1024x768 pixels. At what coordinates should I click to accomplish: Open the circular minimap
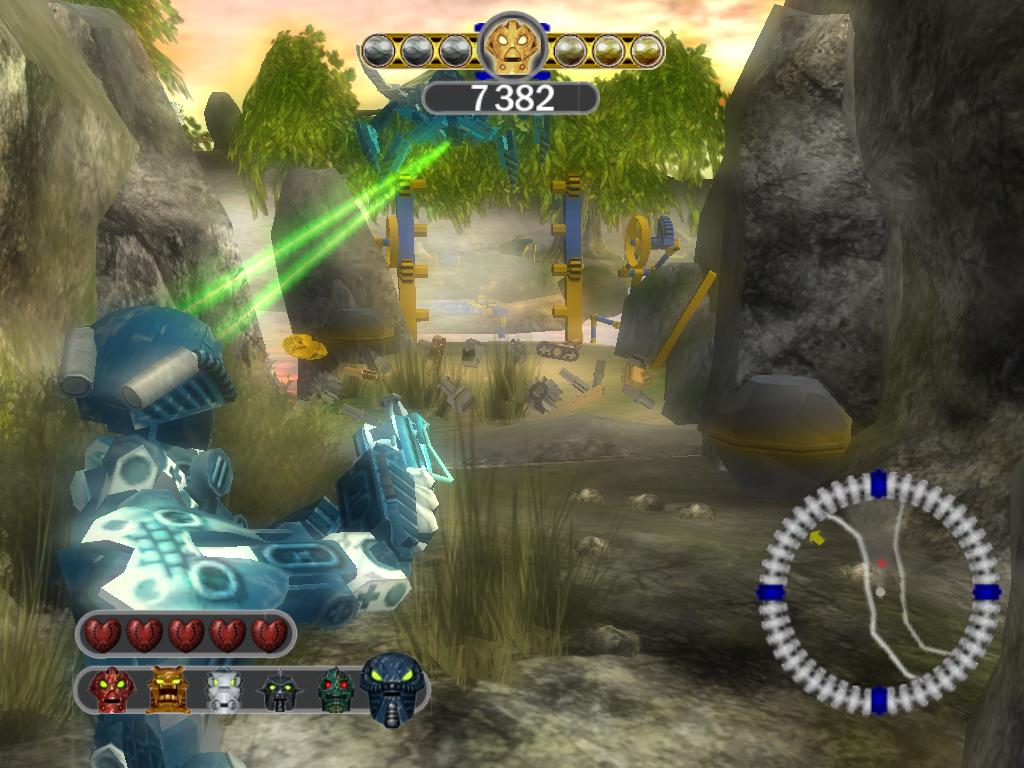point(879,591)
